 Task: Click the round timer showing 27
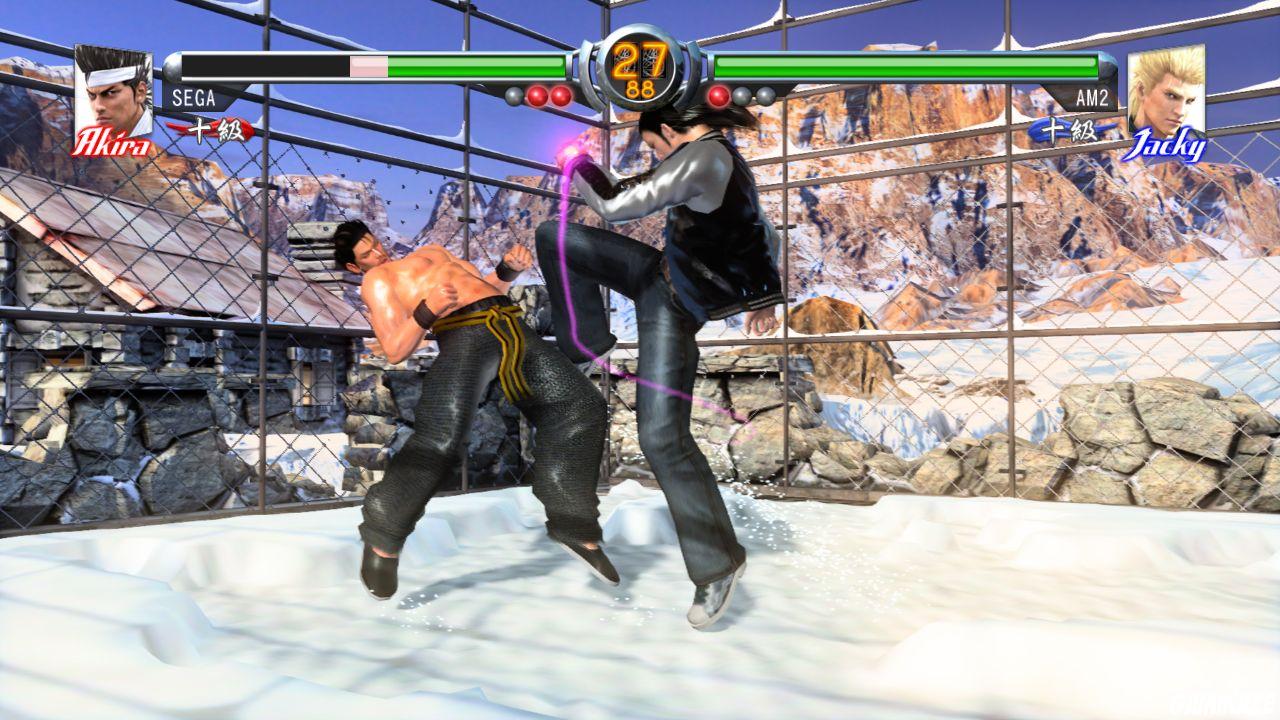pyautogui.click(x=640, y=58)
